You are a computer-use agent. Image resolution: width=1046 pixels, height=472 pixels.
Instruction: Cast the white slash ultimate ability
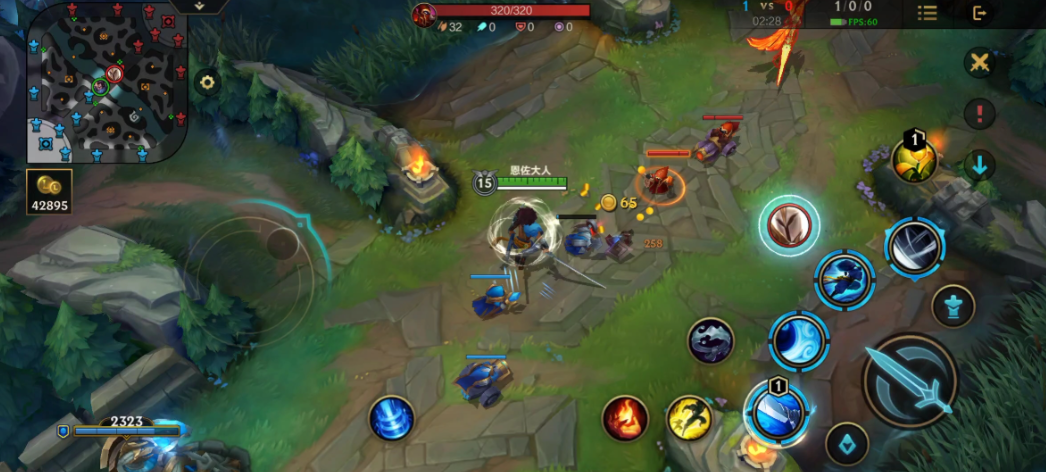click(914, 246)
